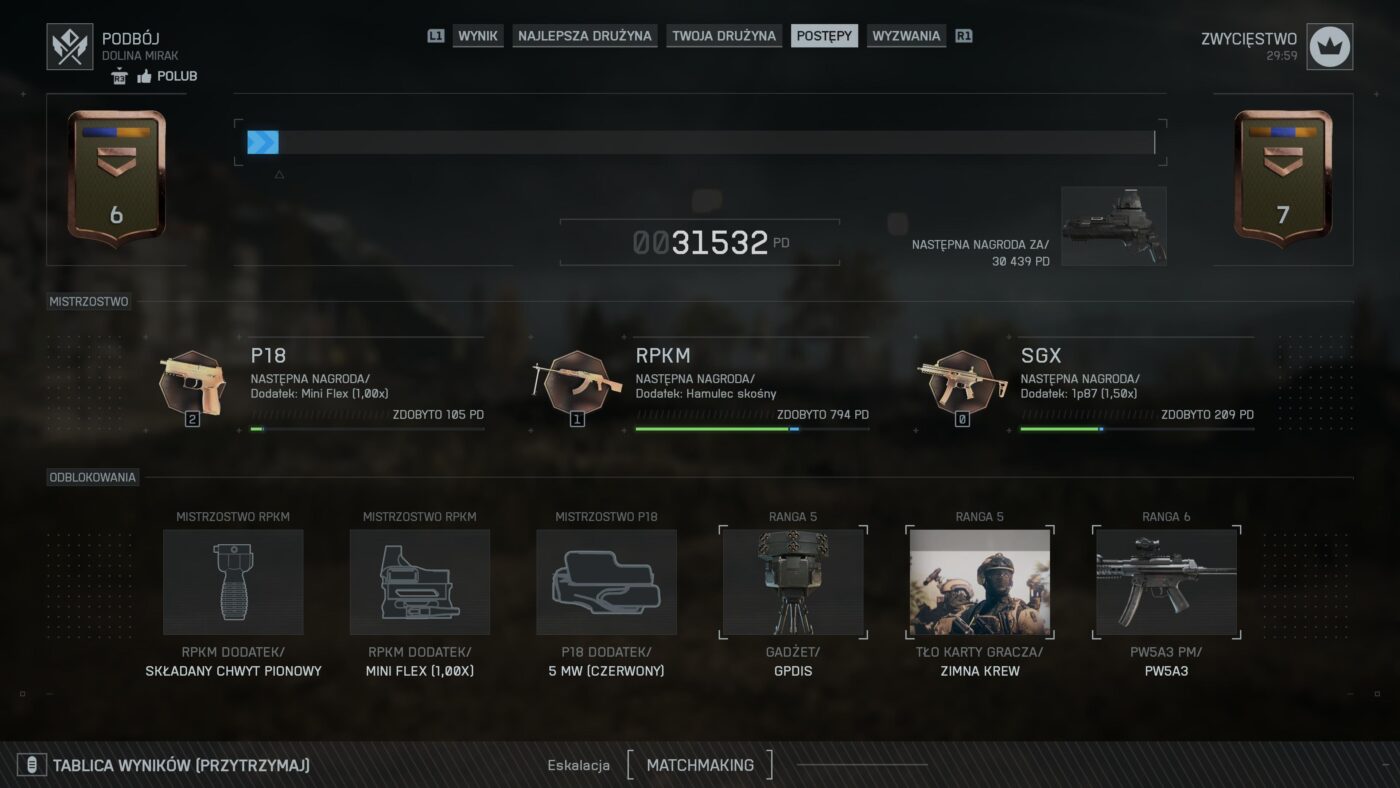Image resolution: width=1400 pixels, height=788 pixels.
Task: Open the PW5A3 weapon unlock
Action: pos(1166,582)
